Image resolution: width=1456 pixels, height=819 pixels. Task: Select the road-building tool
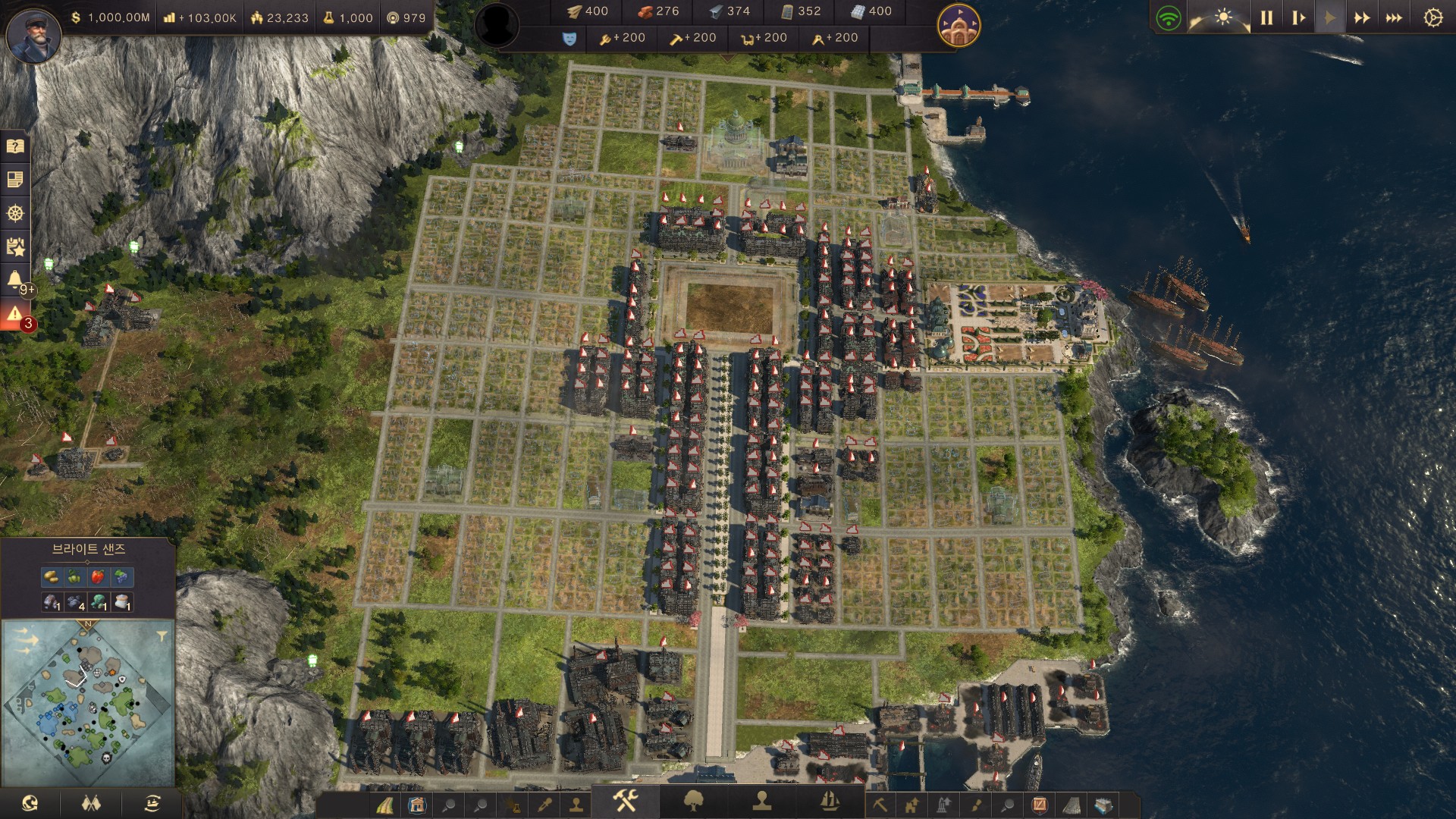click(x=385, y=805)
